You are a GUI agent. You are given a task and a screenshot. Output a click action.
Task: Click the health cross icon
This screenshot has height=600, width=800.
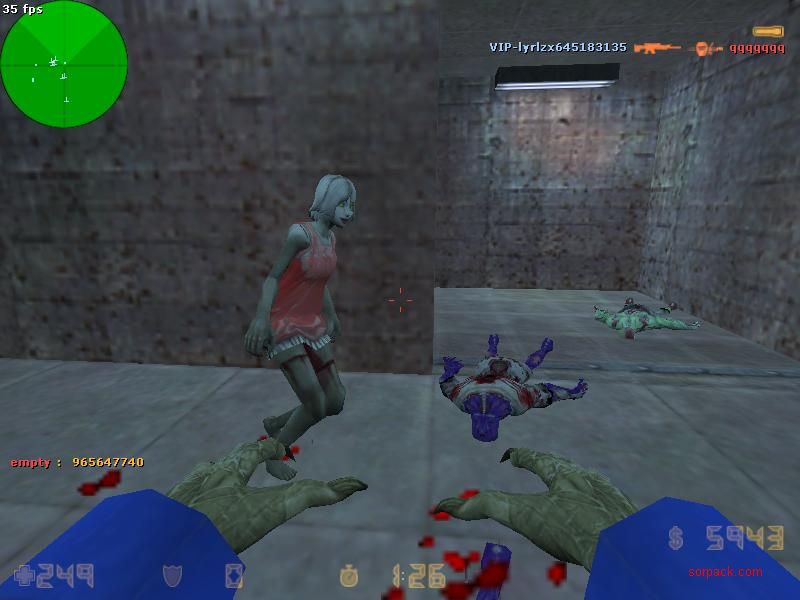click(x=23, y=575)
